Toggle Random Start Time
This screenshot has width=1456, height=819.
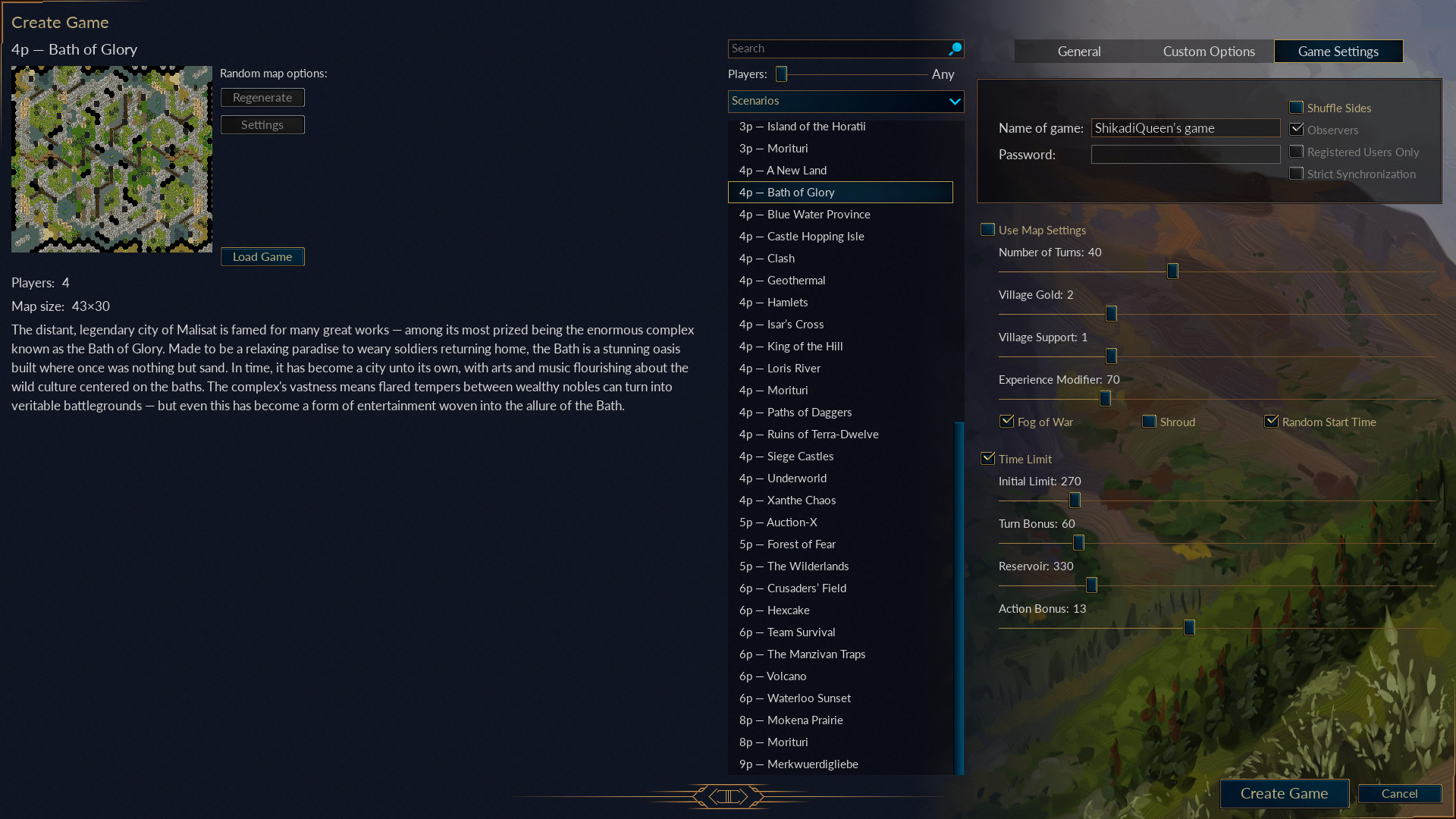pyautogui.click(x=1272, y=422)
